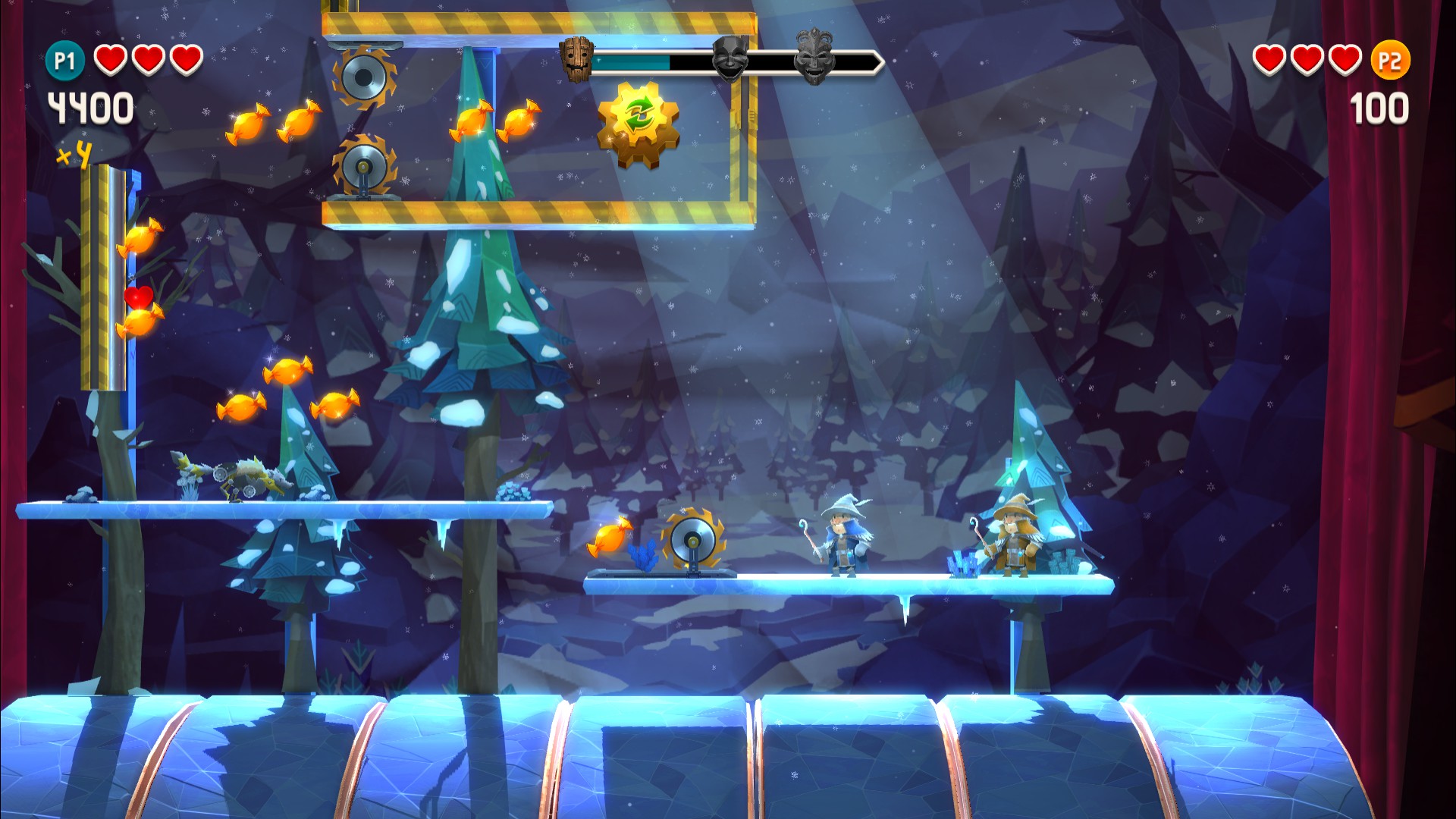
Task: Click the orange P2 player badge
Action: tap(1390, 61)
